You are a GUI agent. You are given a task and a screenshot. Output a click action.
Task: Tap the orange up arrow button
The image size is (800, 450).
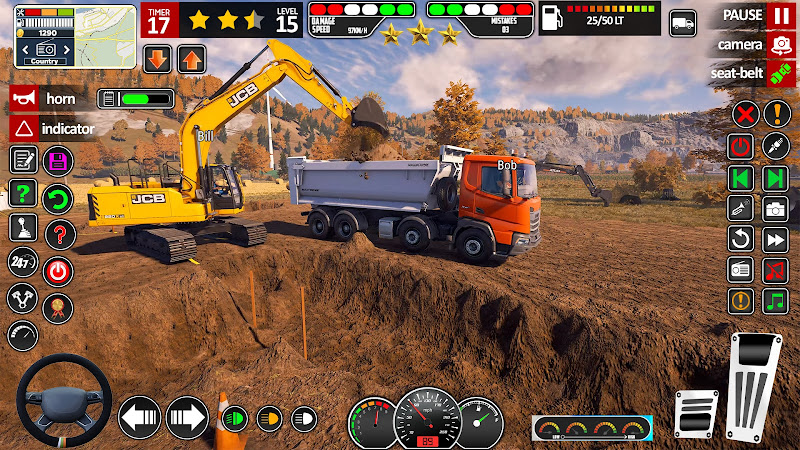191,58
